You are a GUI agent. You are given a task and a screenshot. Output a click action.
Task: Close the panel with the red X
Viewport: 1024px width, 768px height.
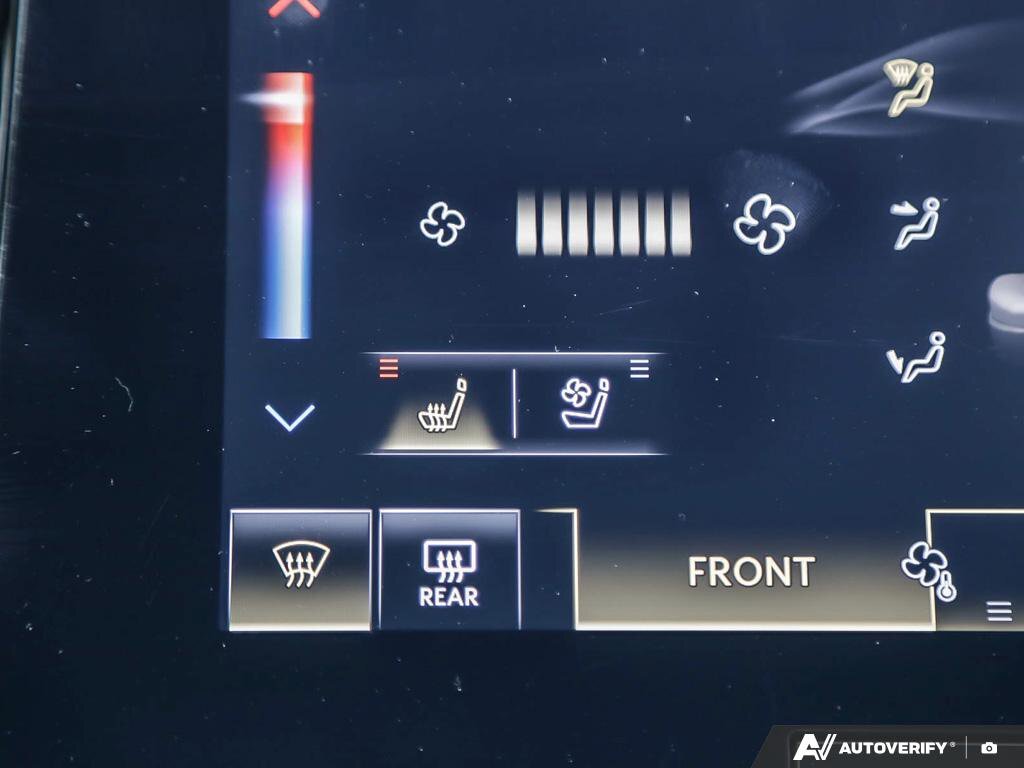[x=295, y=8]
